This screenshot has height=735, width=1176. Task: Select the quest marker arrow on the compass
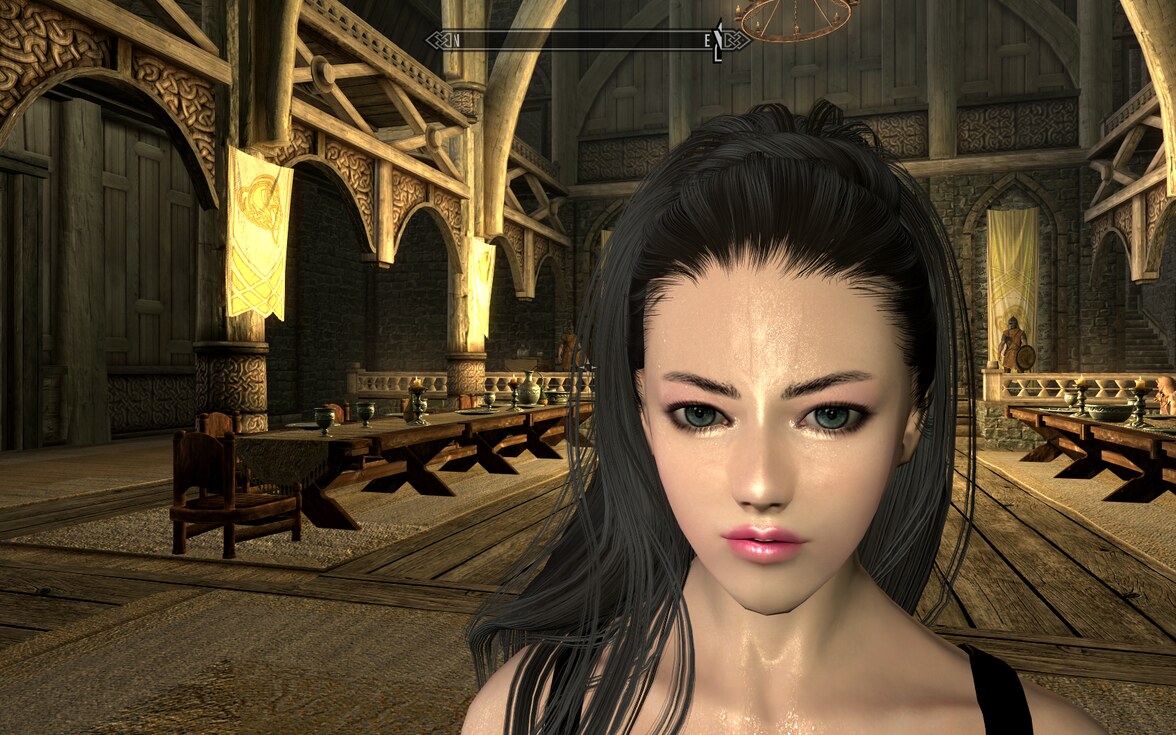717,41
